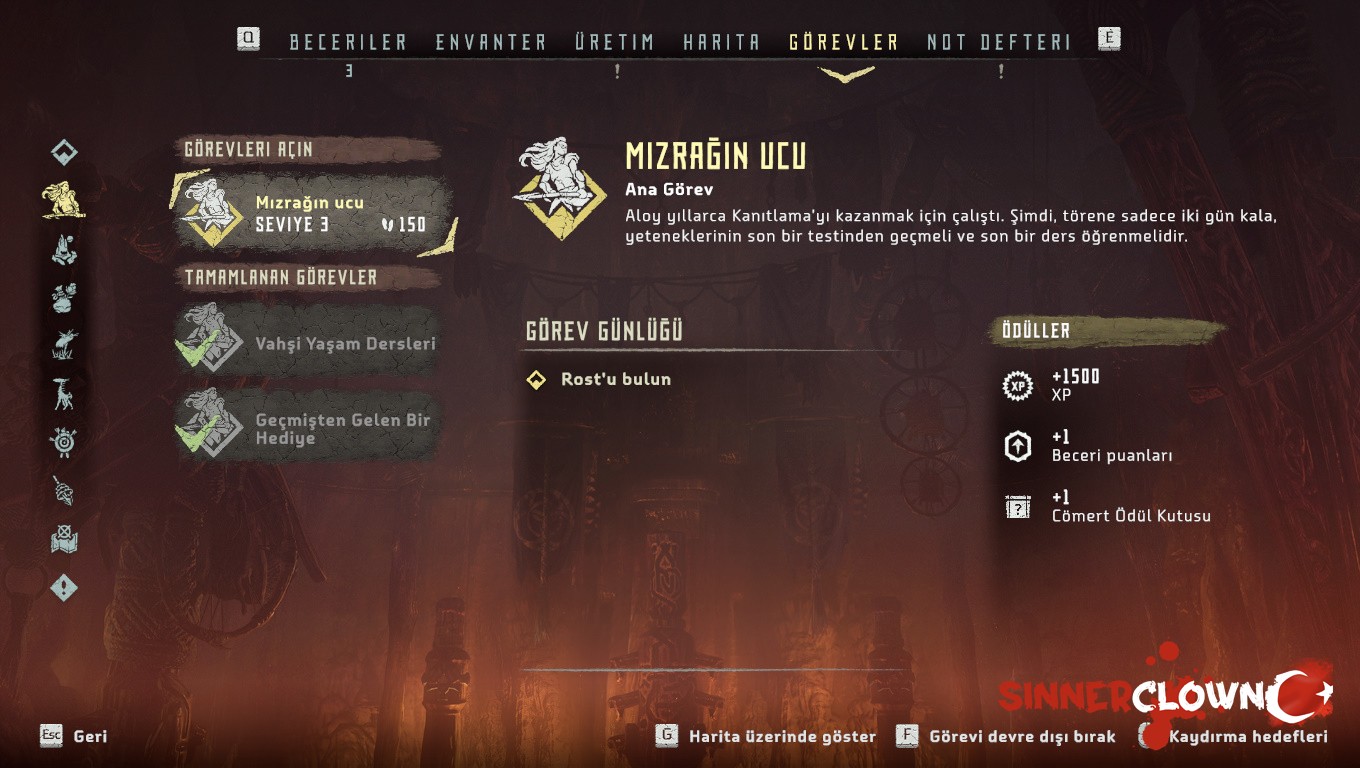Select the map with cross marker category icon
Viewport: 1360px width, 768px height.
pyautogui.click(x=64, y=540)
